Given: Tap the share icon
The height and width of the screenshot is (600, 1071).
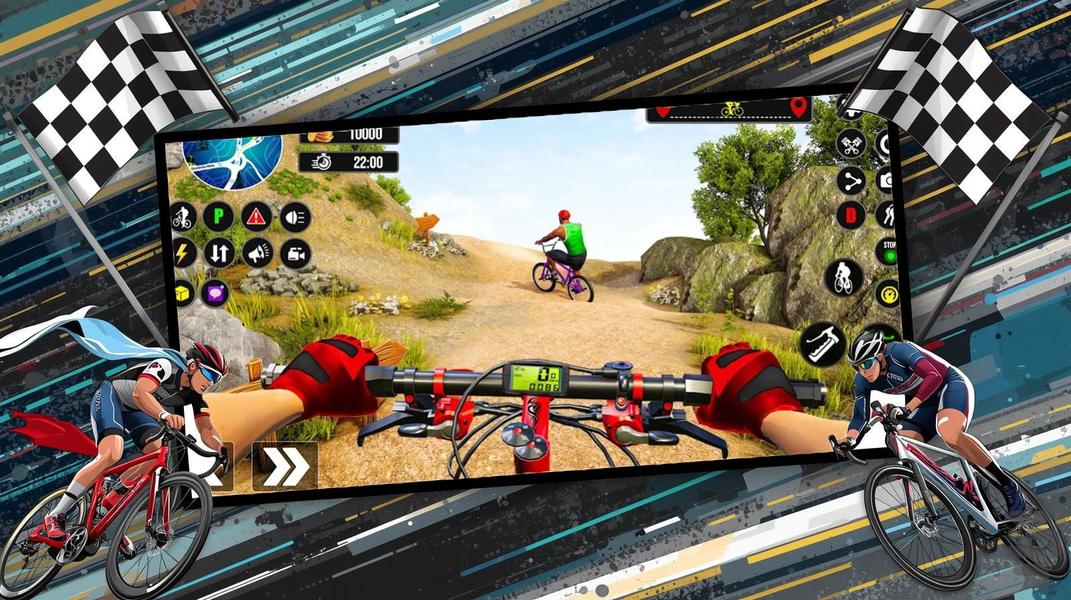Looking at the screenshot, I should [x=851, y=181].
